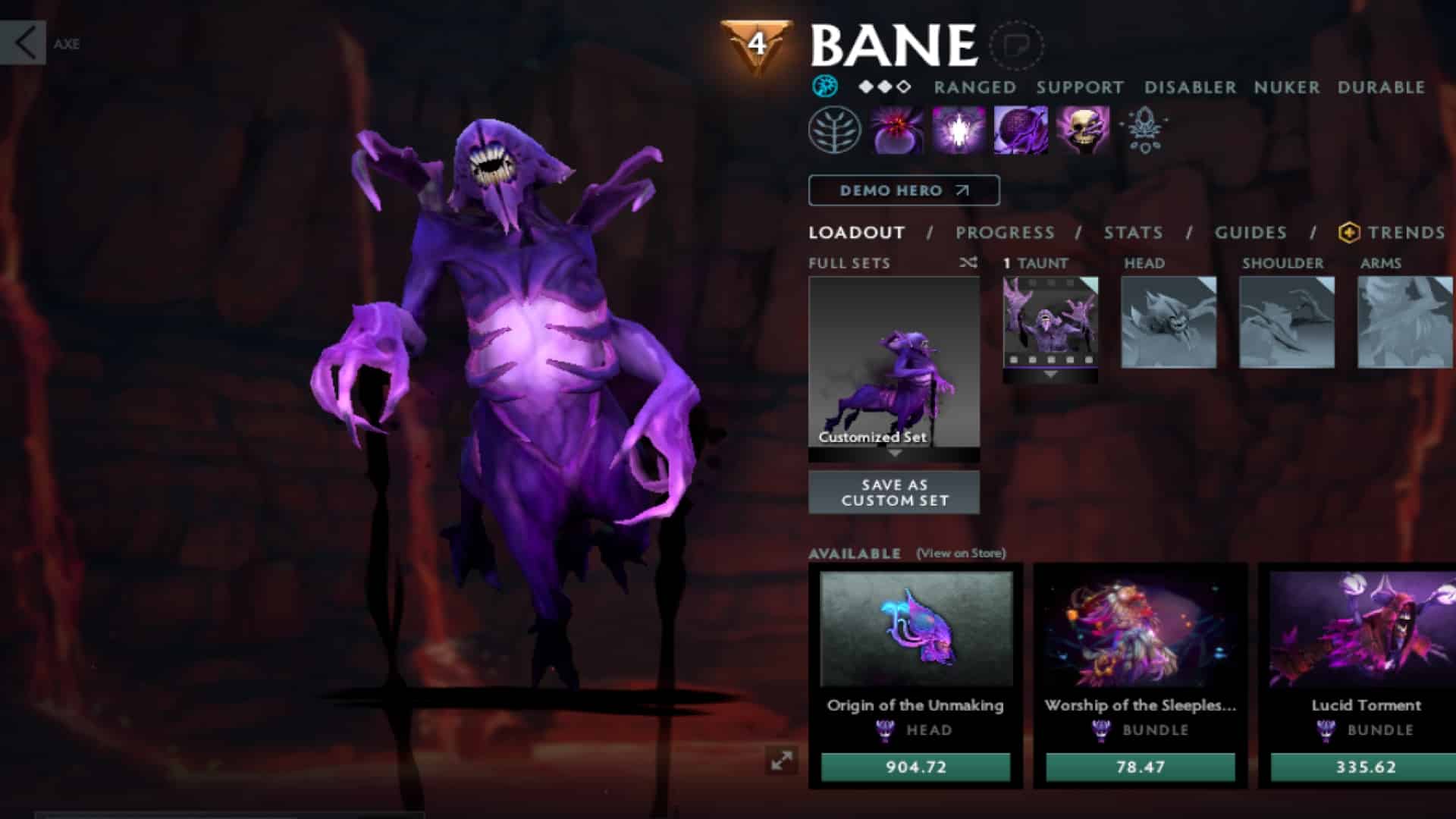Open the View on Store link
This screenshot has width=1456, height=819.
(959, 554)
